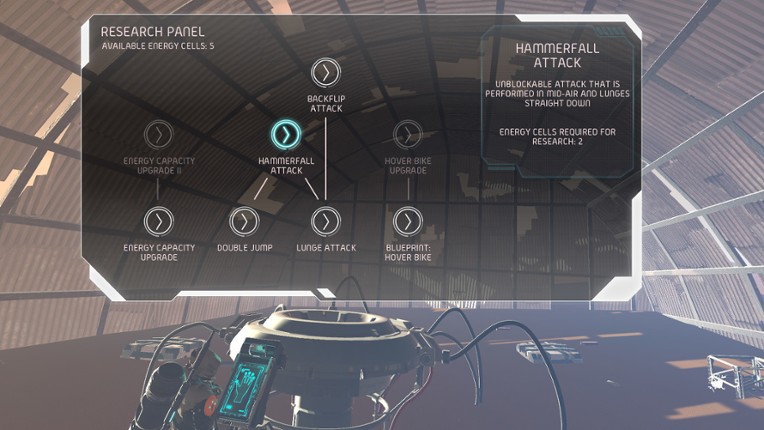Select the Energy Capacity Upgrade node
Screen dimensions: 764x430
[158, 221]
